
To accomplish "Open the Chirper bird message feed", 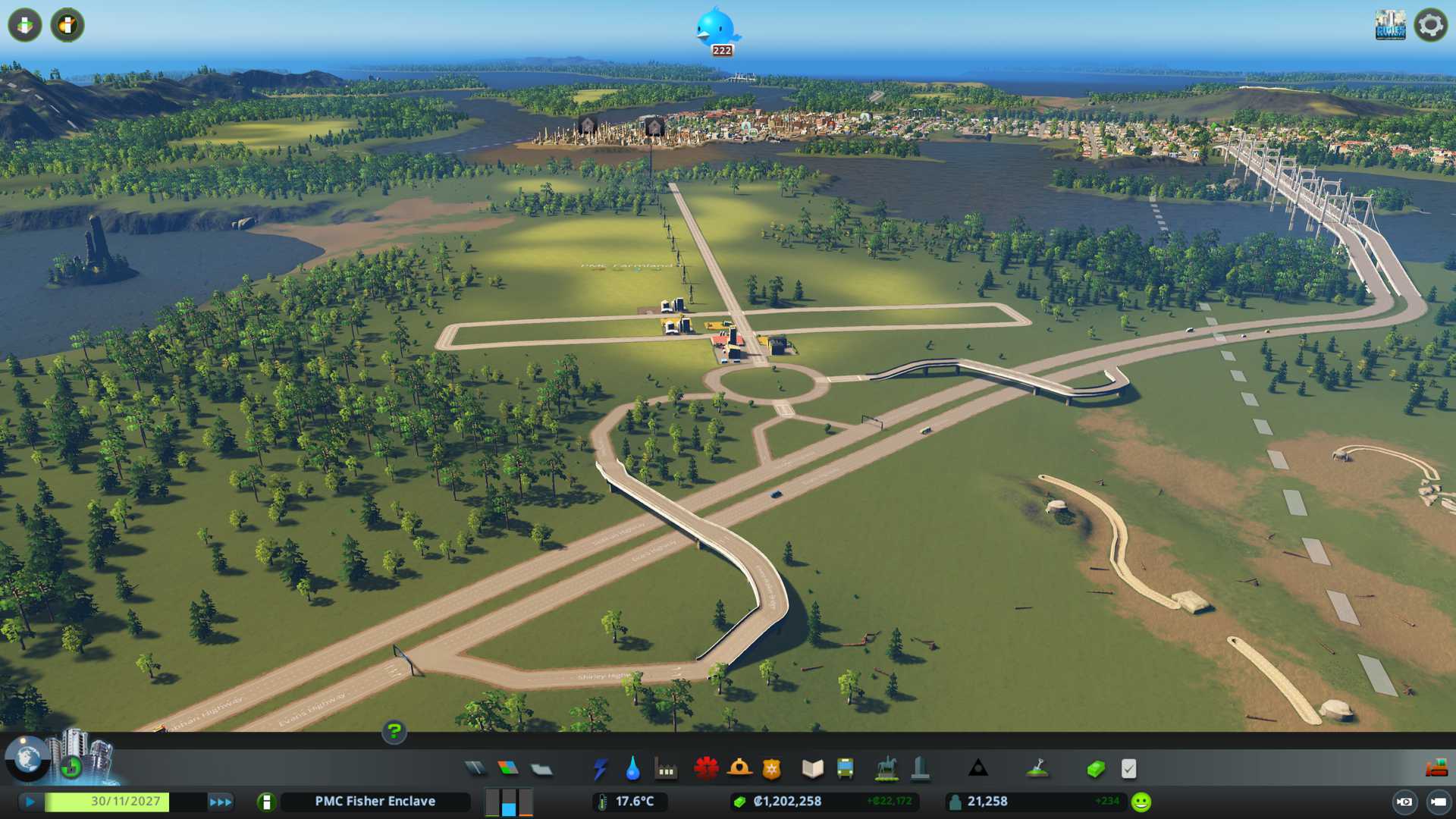I will click(x=716, y=29).
